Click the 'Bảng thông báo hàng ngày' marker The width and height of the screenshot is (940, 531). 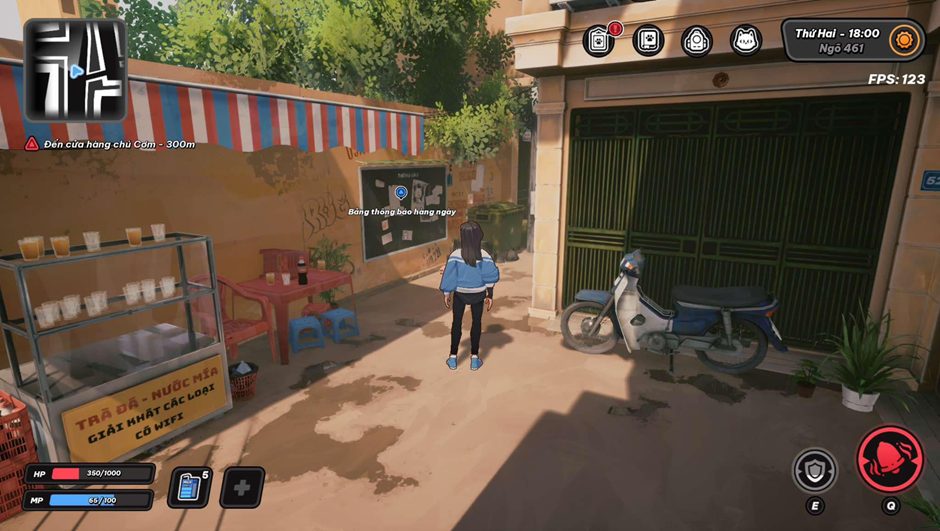[401, 192]
